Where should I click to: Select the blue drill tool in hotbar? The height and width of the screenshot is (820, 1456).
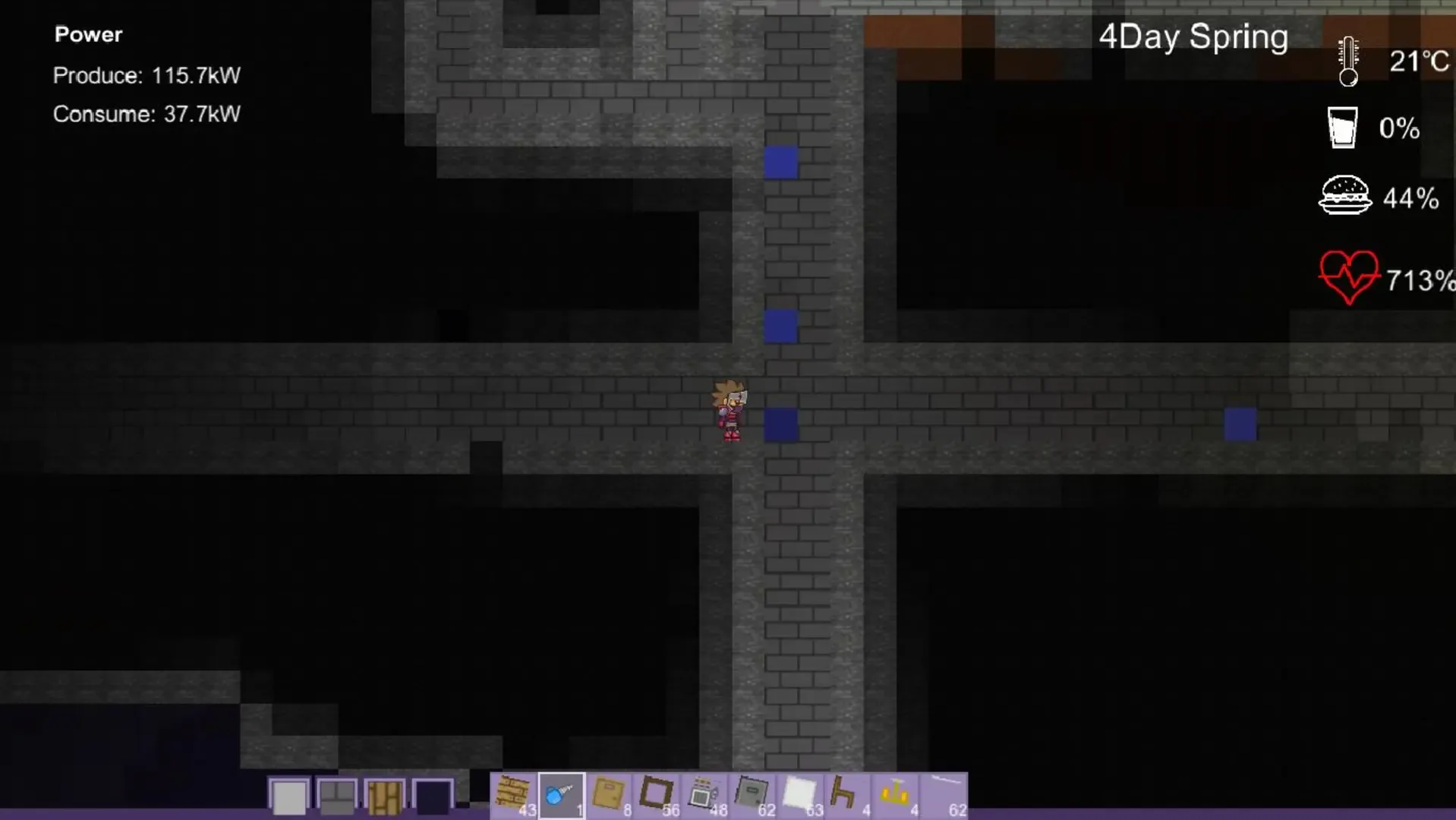562,793
